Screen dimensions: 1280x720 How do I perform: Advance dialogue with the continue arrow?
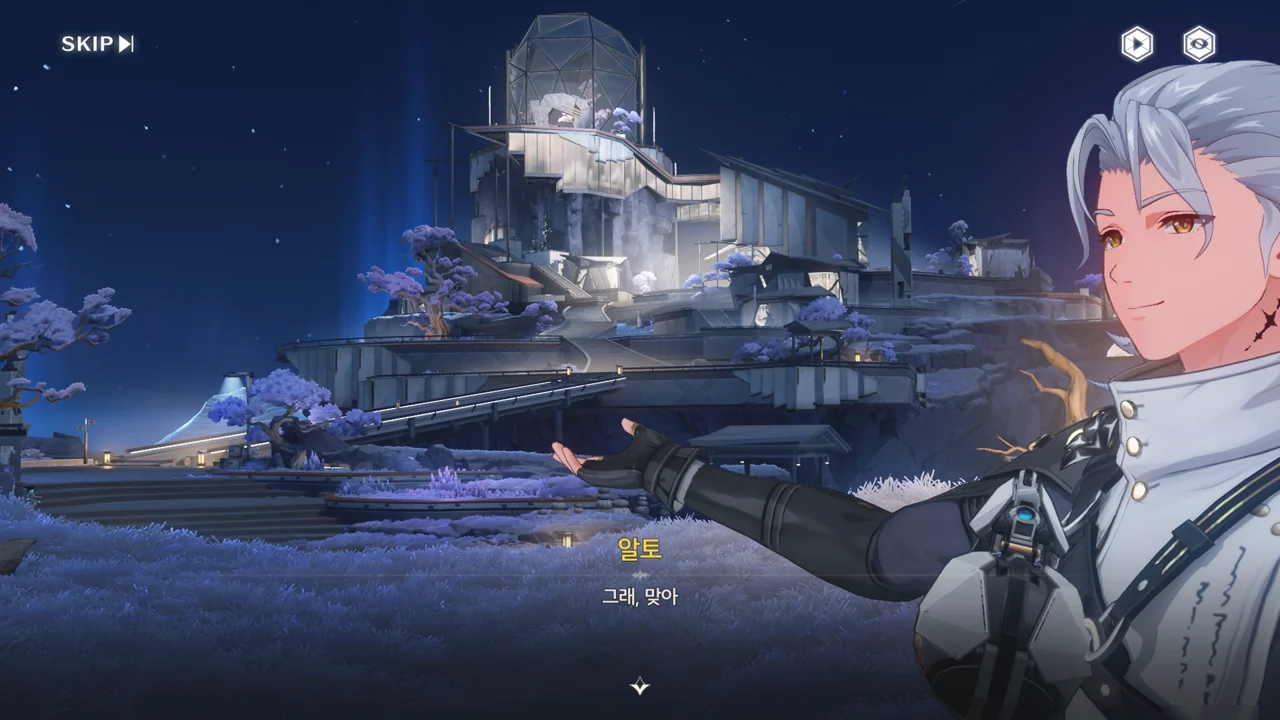640,686
